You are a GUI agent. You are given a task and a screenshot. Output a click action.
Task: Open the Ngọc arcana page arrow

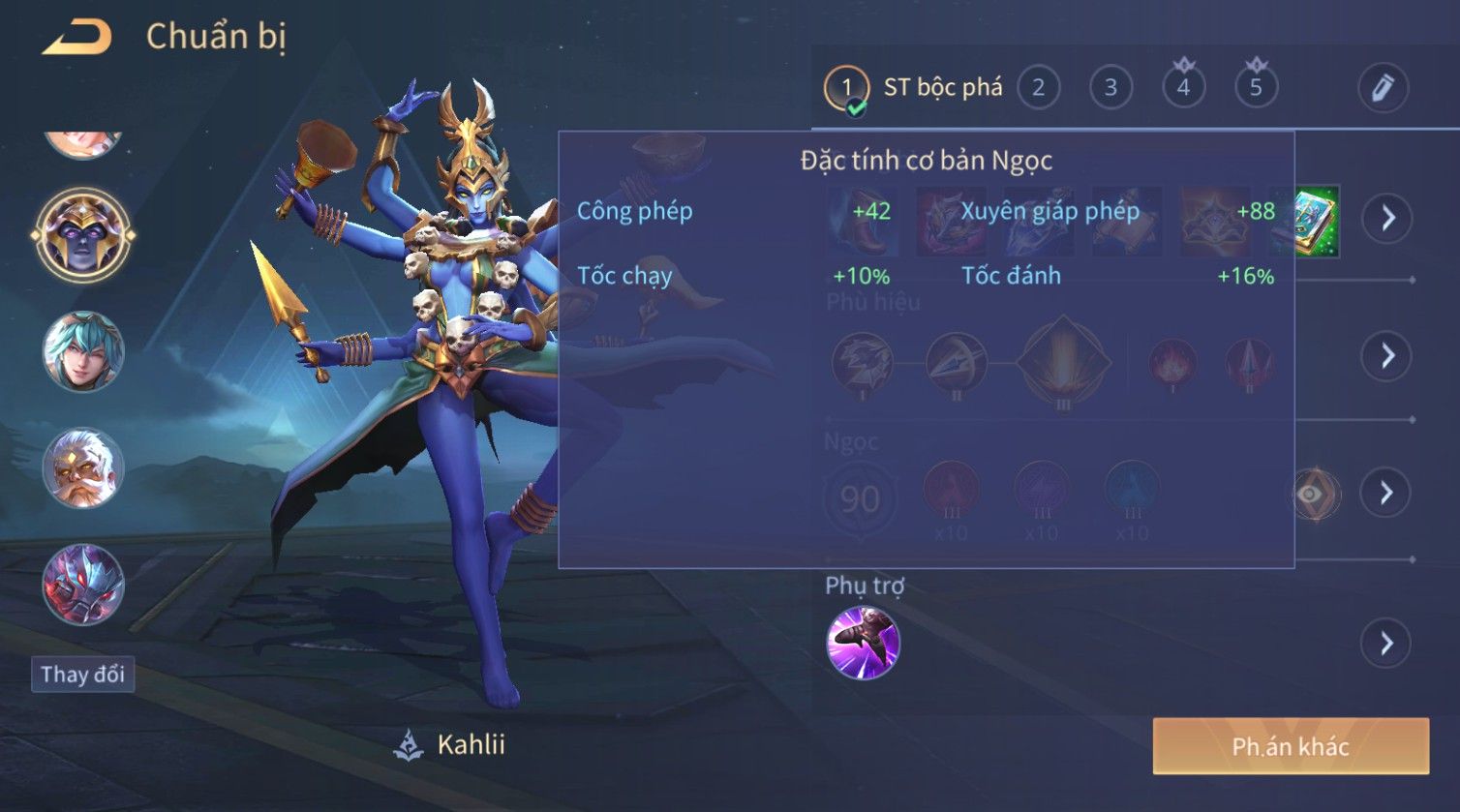coord(1387,494)
